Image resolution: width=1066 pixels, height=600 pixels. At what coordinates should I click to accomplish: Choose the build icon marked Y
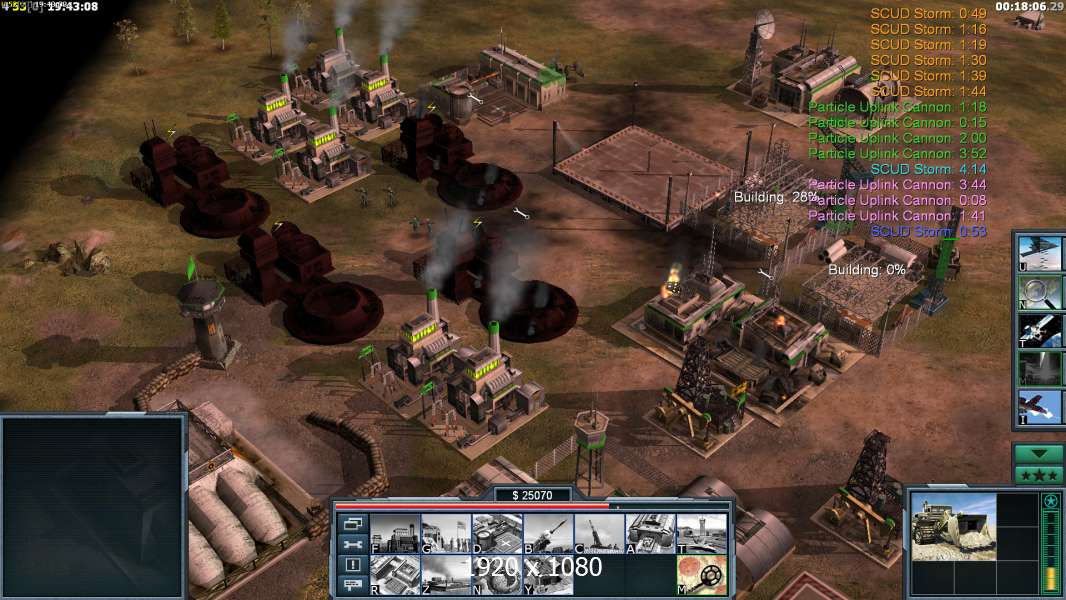pyautogui.click(x=548, y=575)
